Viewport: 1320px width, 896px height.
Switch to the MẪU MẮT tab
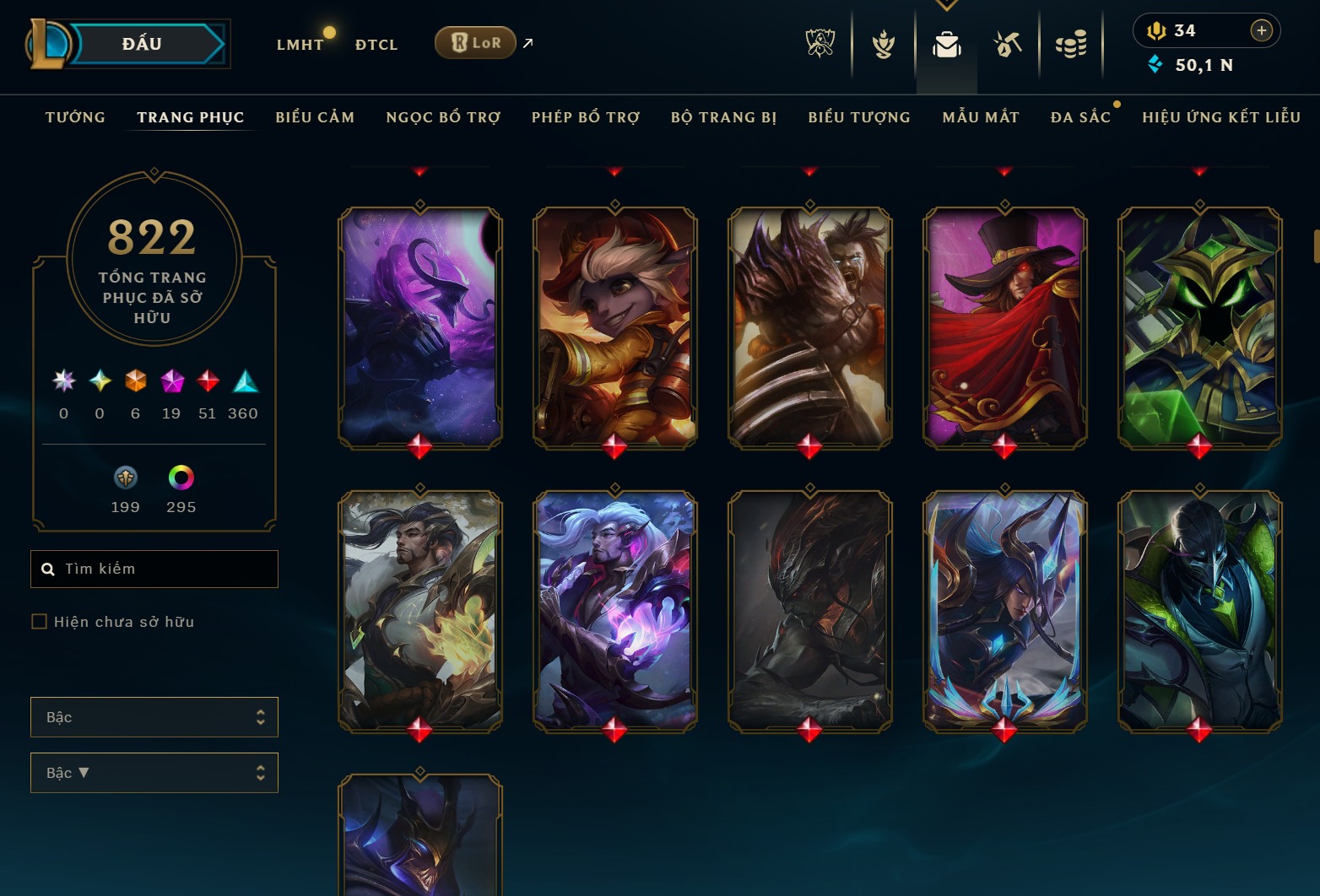point(981,117)
